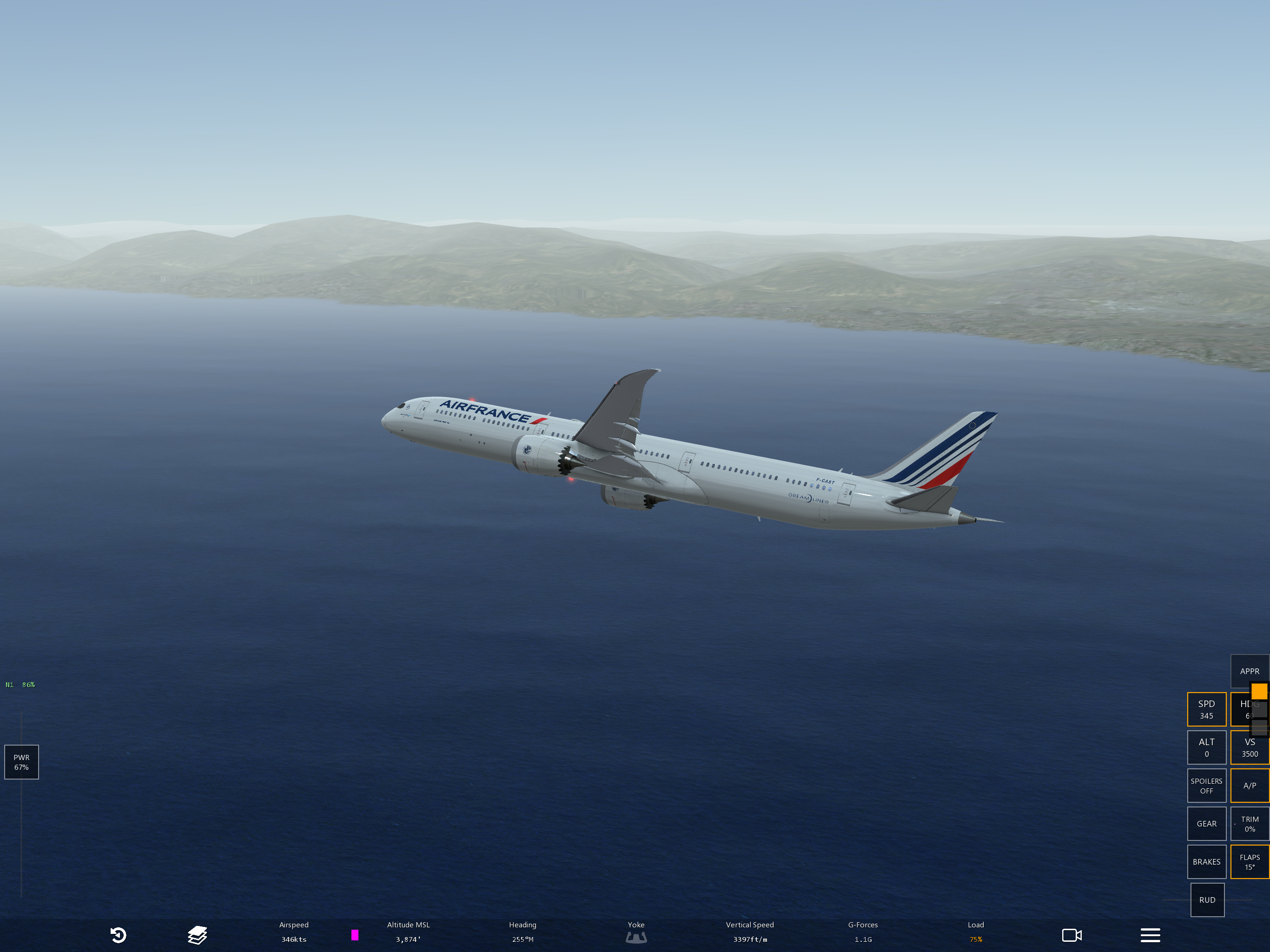Adjust the FLAPS 15° setting
Viewport: 1270px width, 952px height.
pos(1250,862)
